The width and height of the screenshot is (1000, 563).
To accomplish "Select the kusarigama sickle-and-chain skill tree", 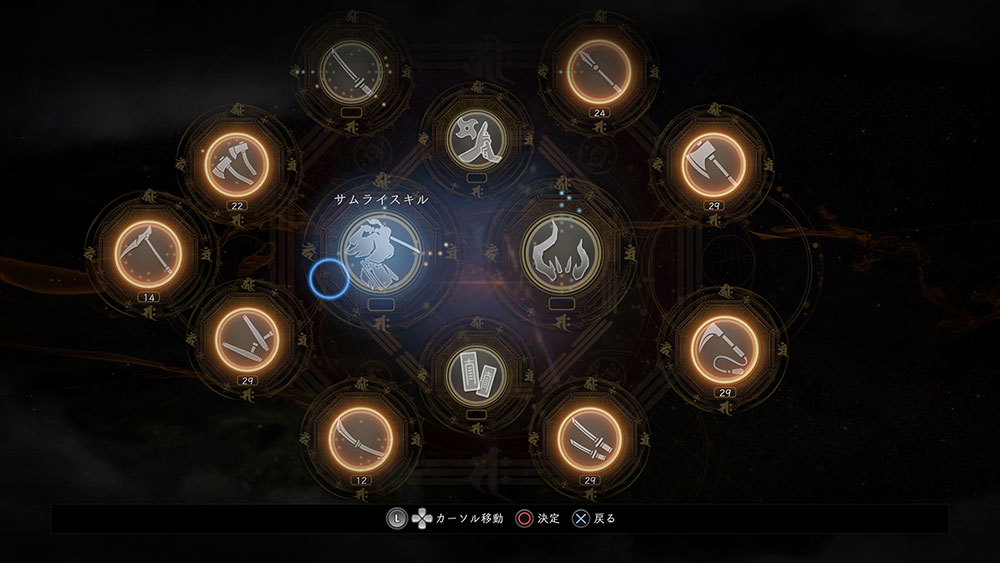I will (725, 349).
